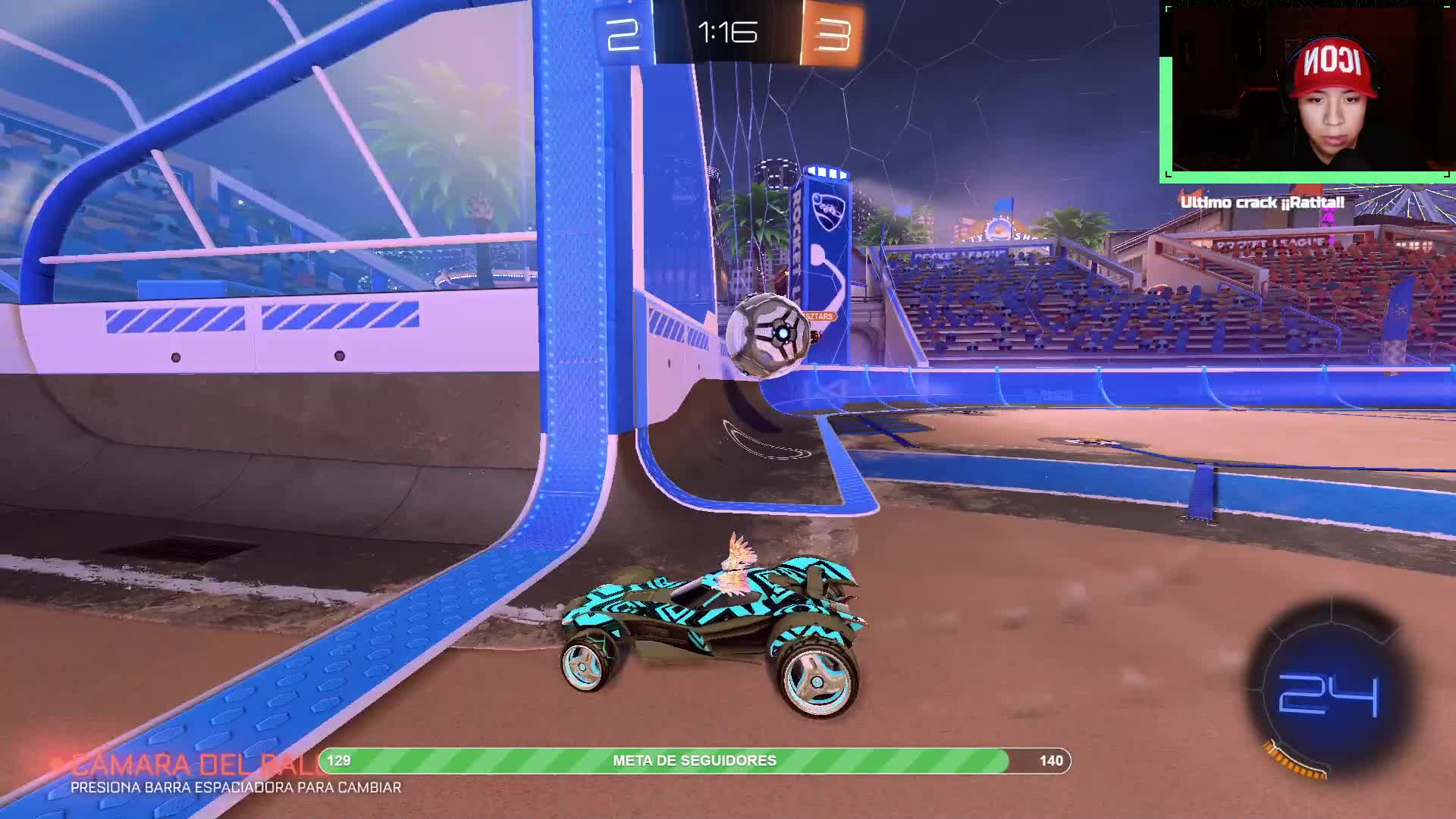Select the Cámara del Balón indicator
This screenshot has width=1456, height=819.
[x=190, y=764]
